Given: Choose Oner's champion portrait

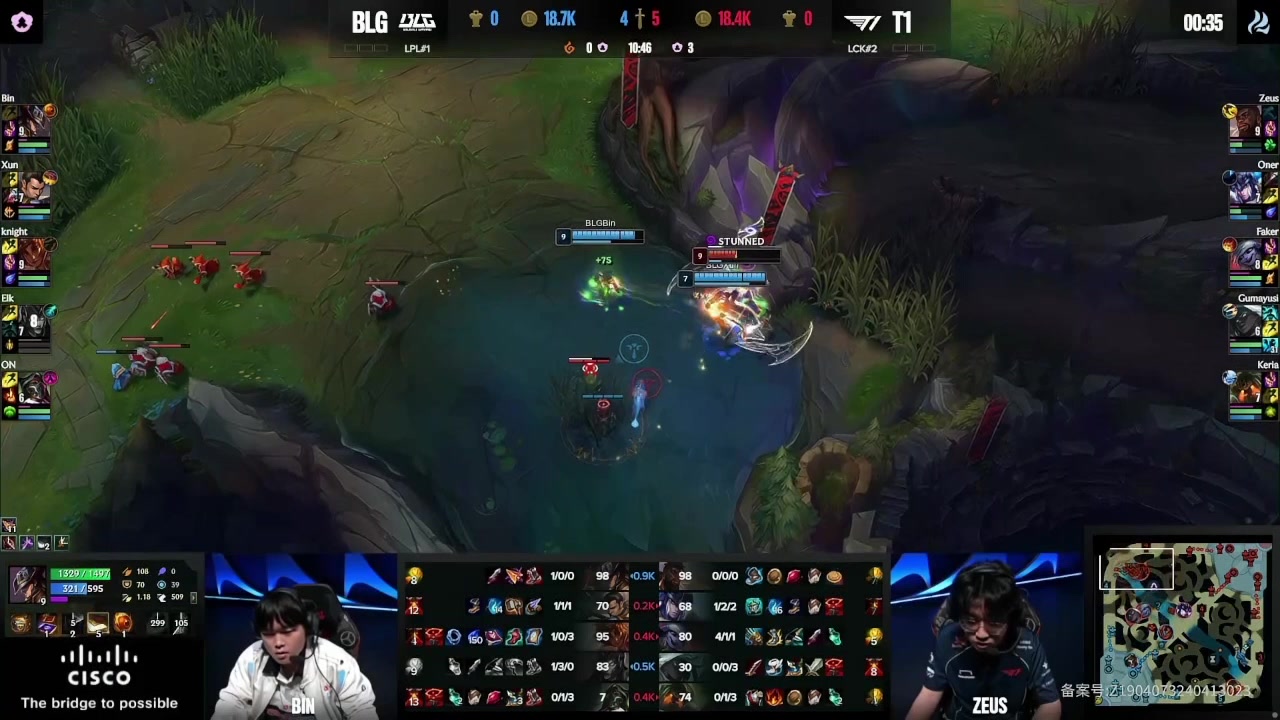Looking at the screenshot, I should 1245,188.
